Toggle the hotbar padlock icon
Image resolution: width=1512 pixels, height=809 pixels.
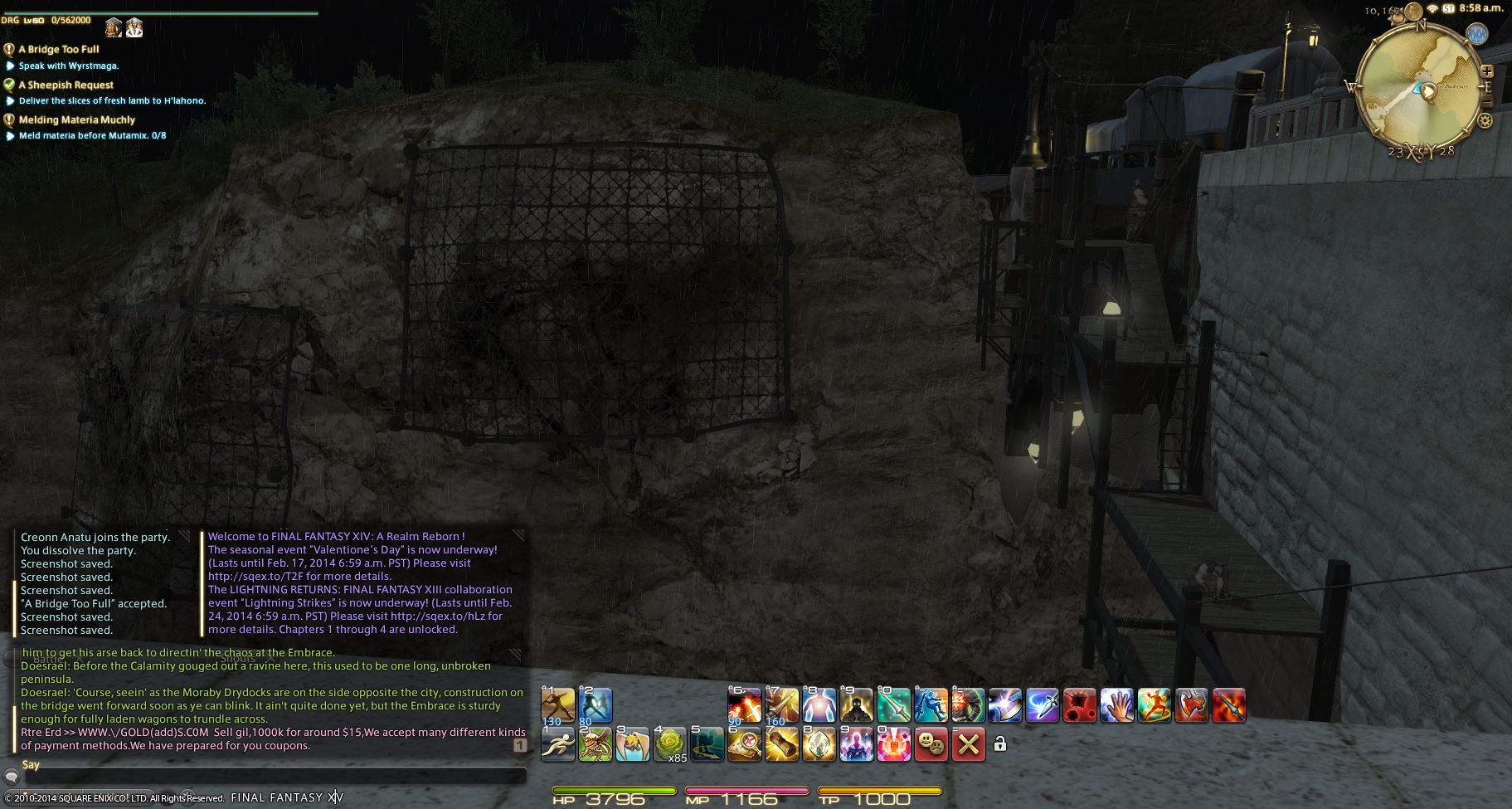pos(1000,744)
